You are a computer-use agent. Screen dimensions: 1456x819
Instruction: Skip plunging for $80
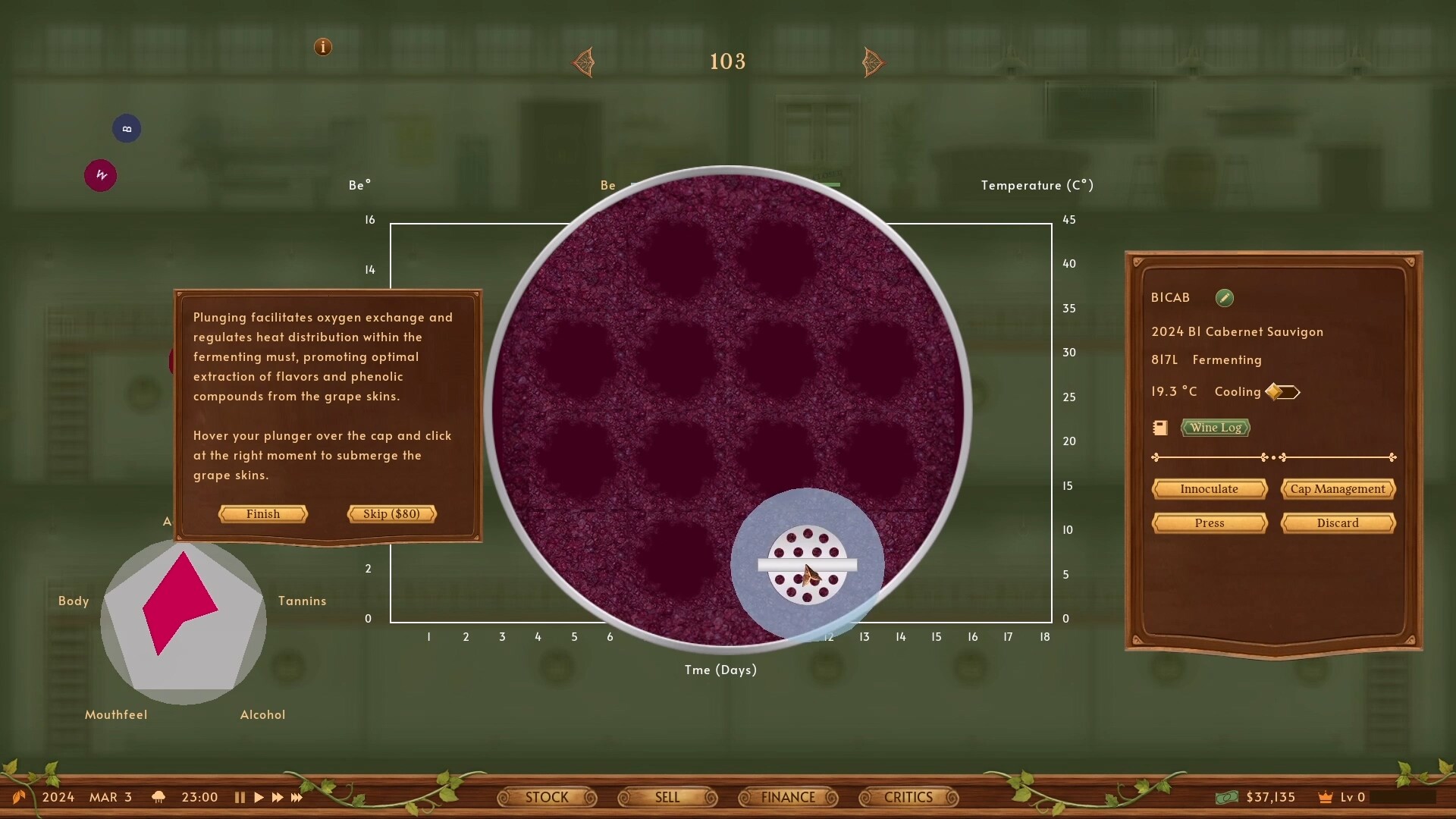(x=391, y=513)
